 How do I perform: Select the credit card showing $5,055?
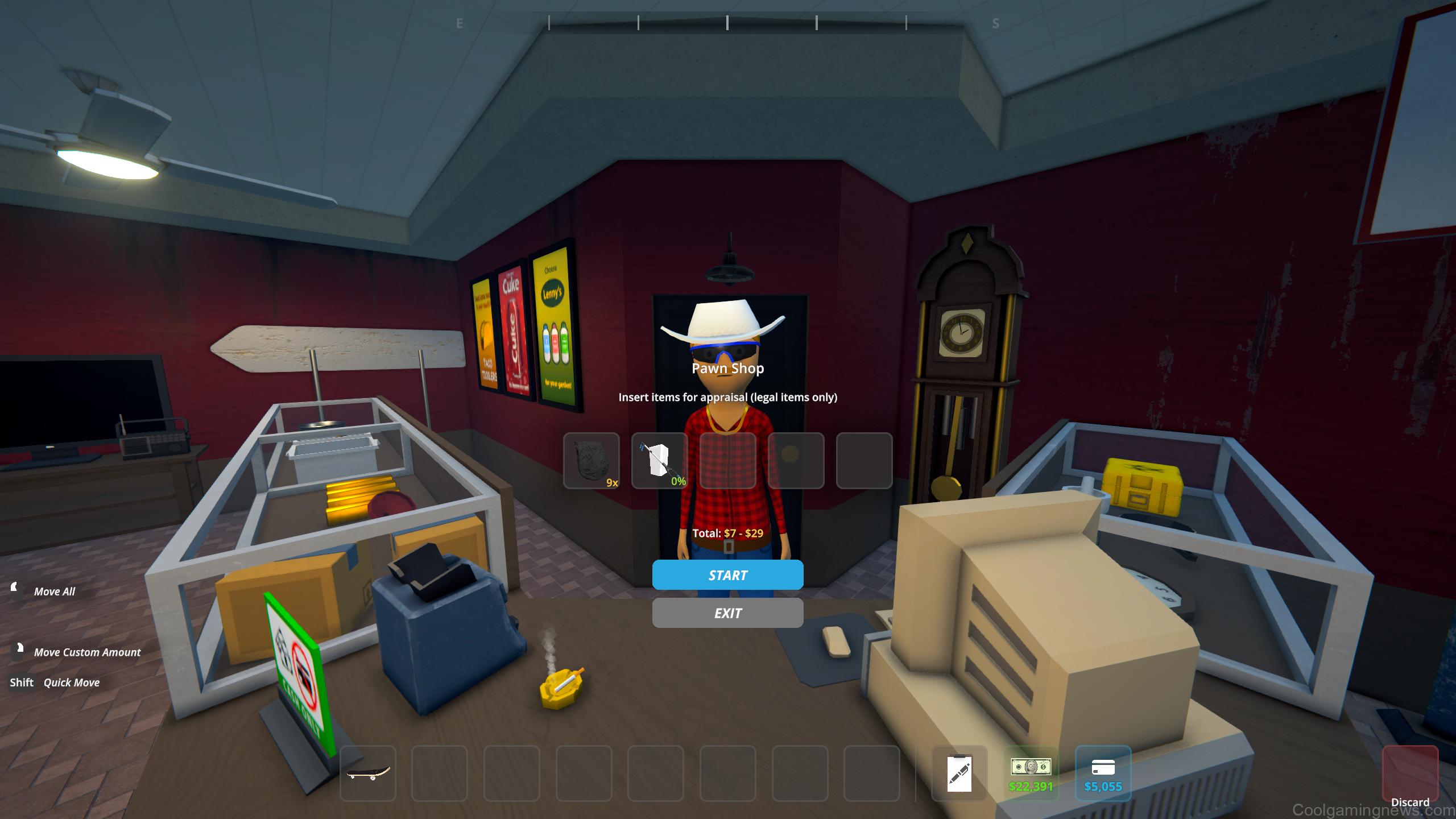1103,771
